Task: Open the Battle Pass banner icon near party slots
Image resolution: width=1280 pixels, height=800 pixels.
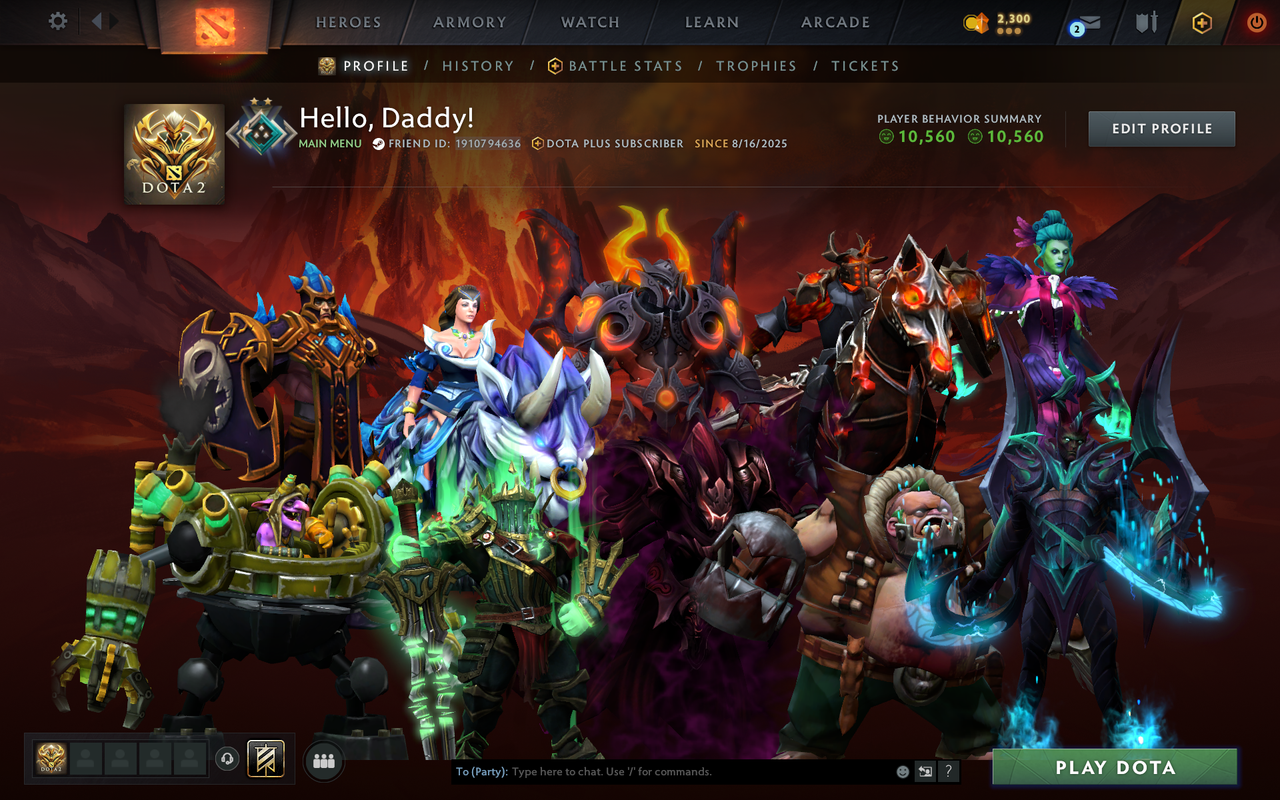Action: [x=265, y=760]
